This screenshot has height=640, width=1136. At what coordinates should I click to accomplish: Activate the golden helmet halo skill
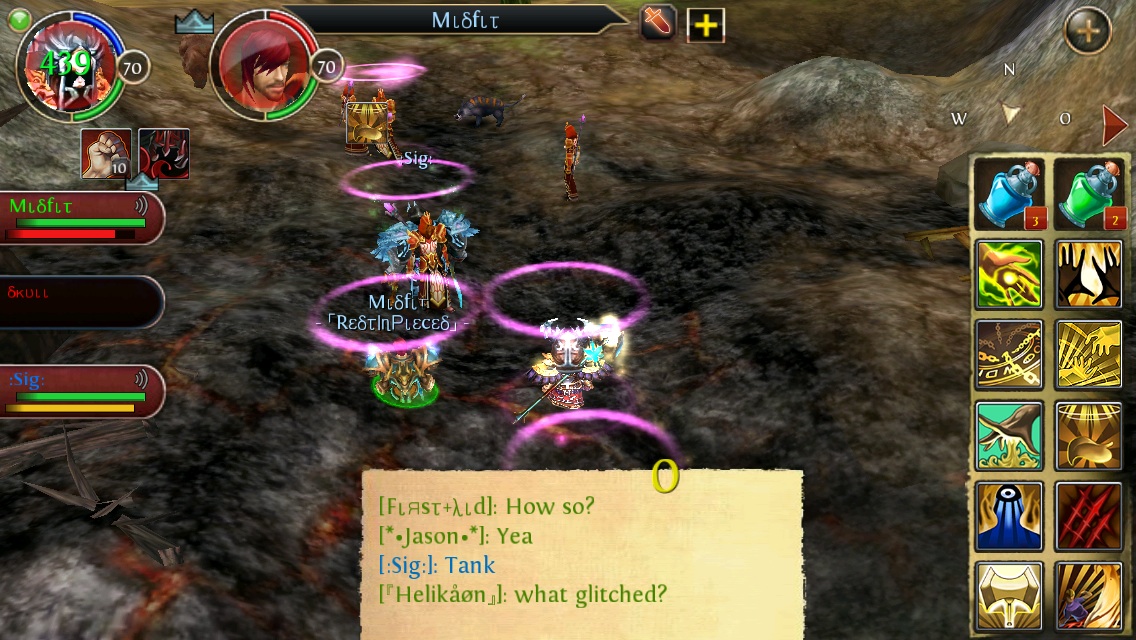[1089, 436]
